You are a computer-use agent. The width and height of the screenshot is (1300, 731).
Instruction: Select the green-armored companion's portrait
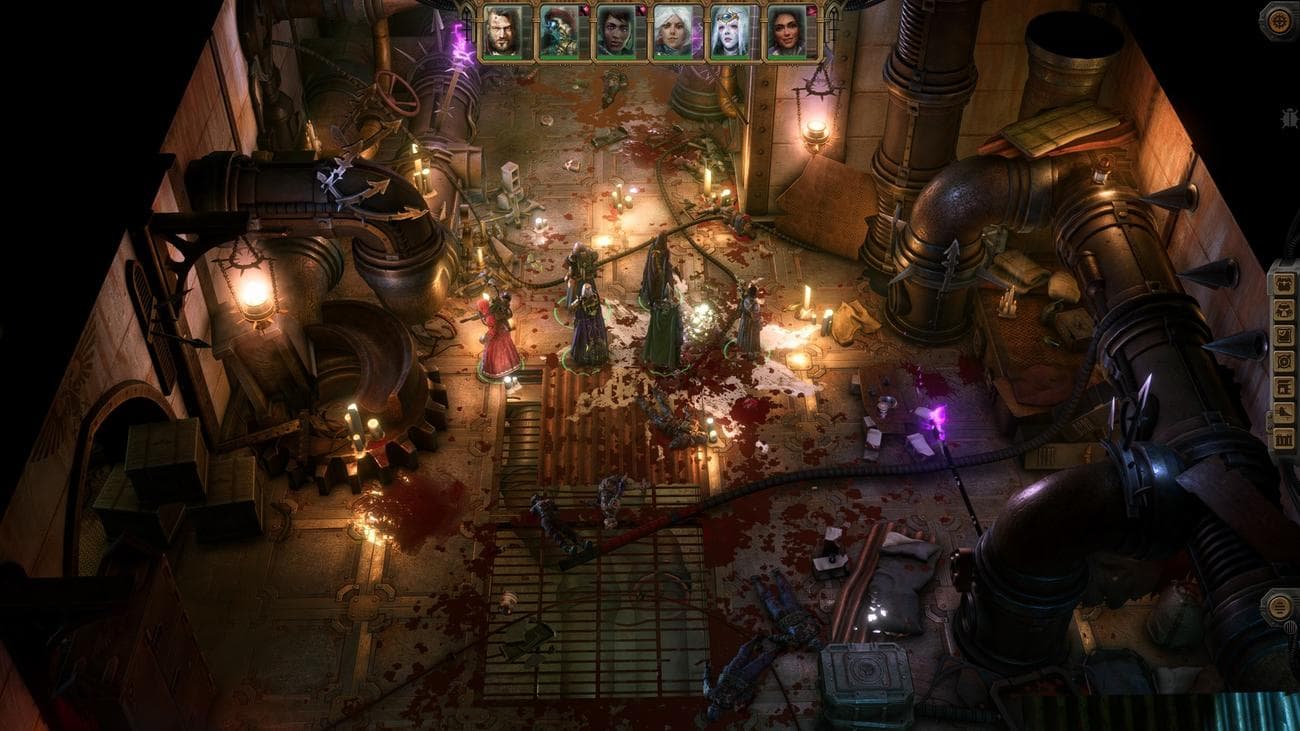[x=558, y=30]
